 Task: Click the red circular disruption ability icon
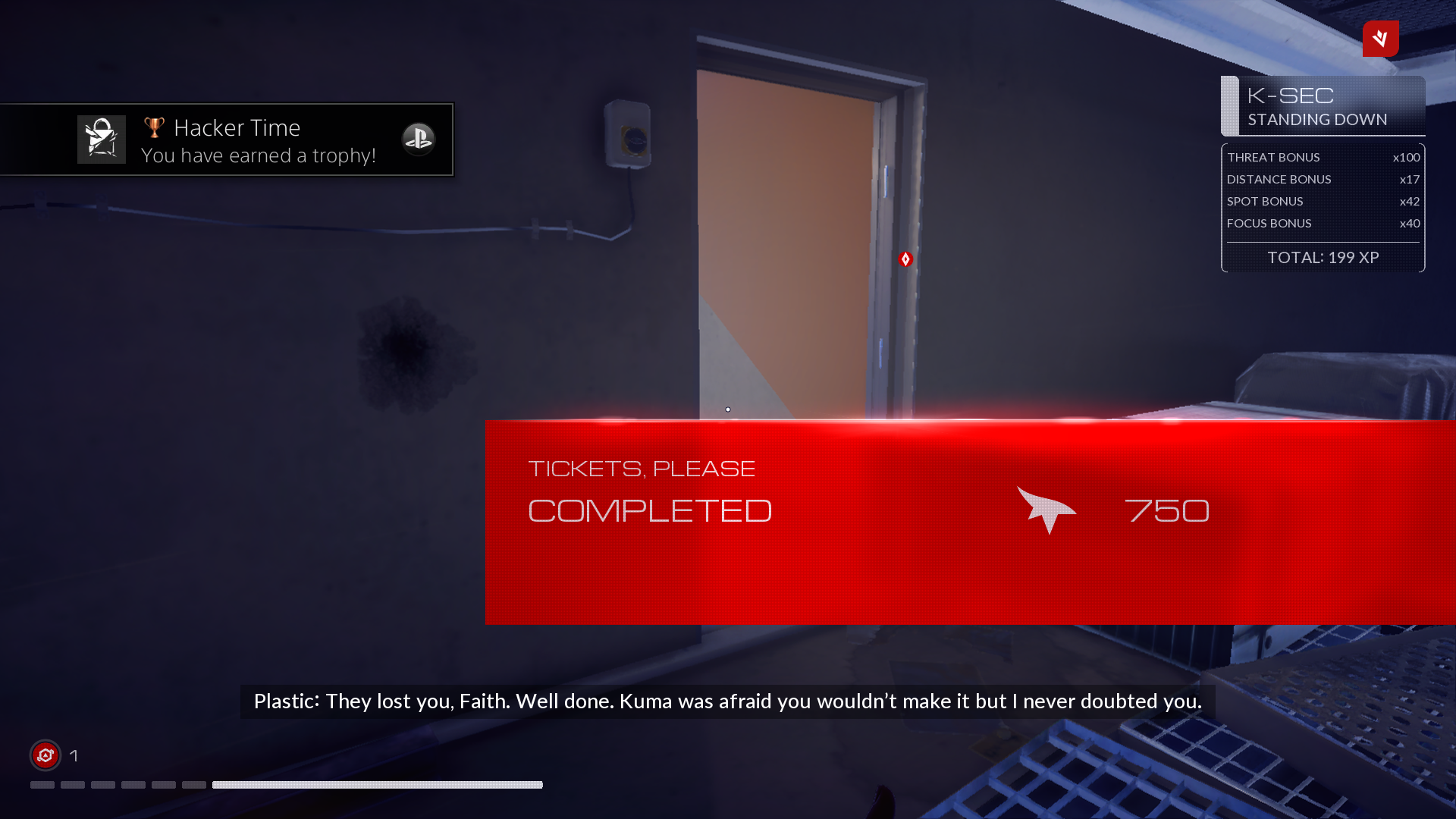point(45,755)
